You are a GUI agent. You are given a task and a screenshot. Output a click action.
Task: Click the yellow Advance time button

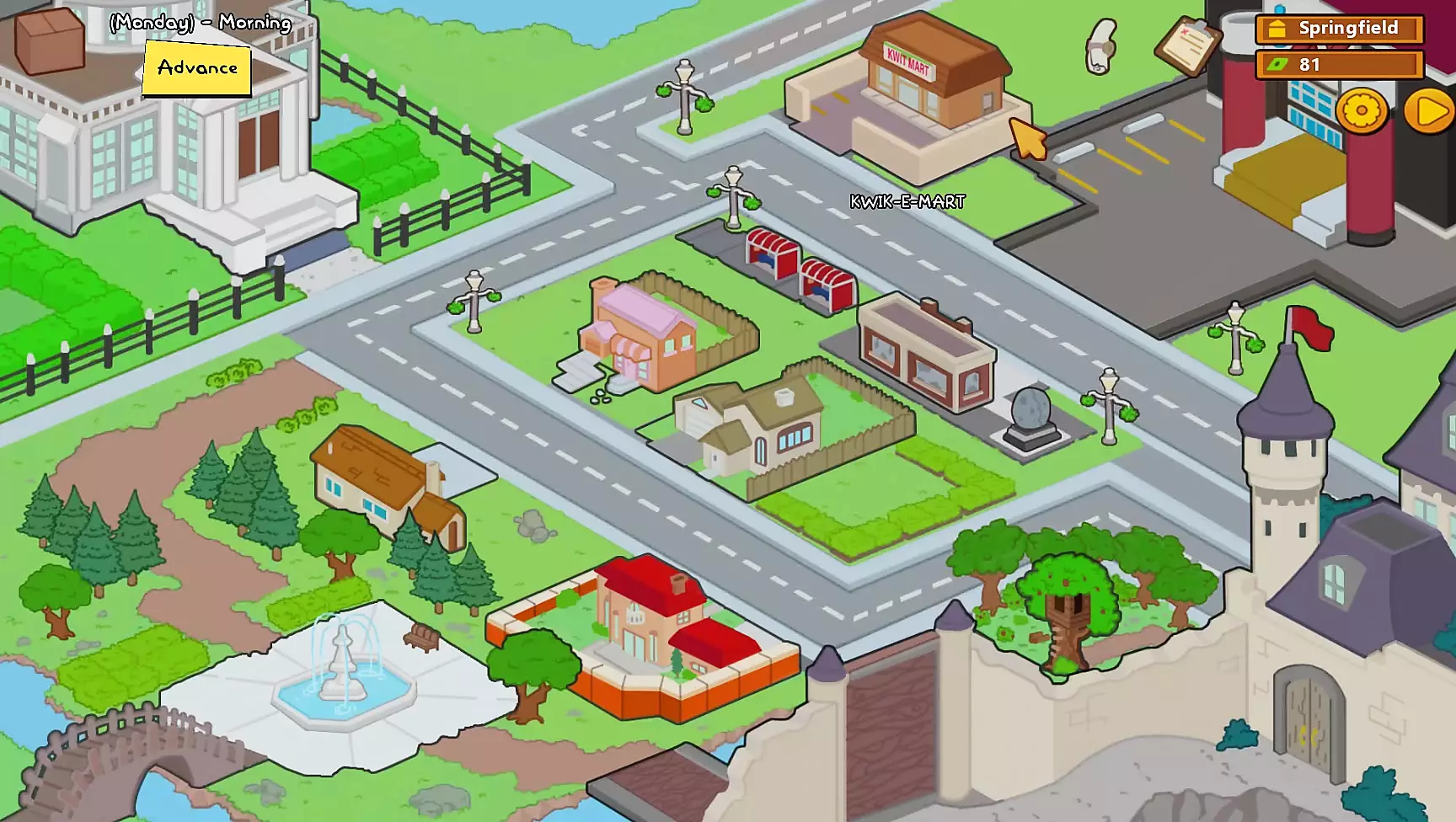click(197, 68)
